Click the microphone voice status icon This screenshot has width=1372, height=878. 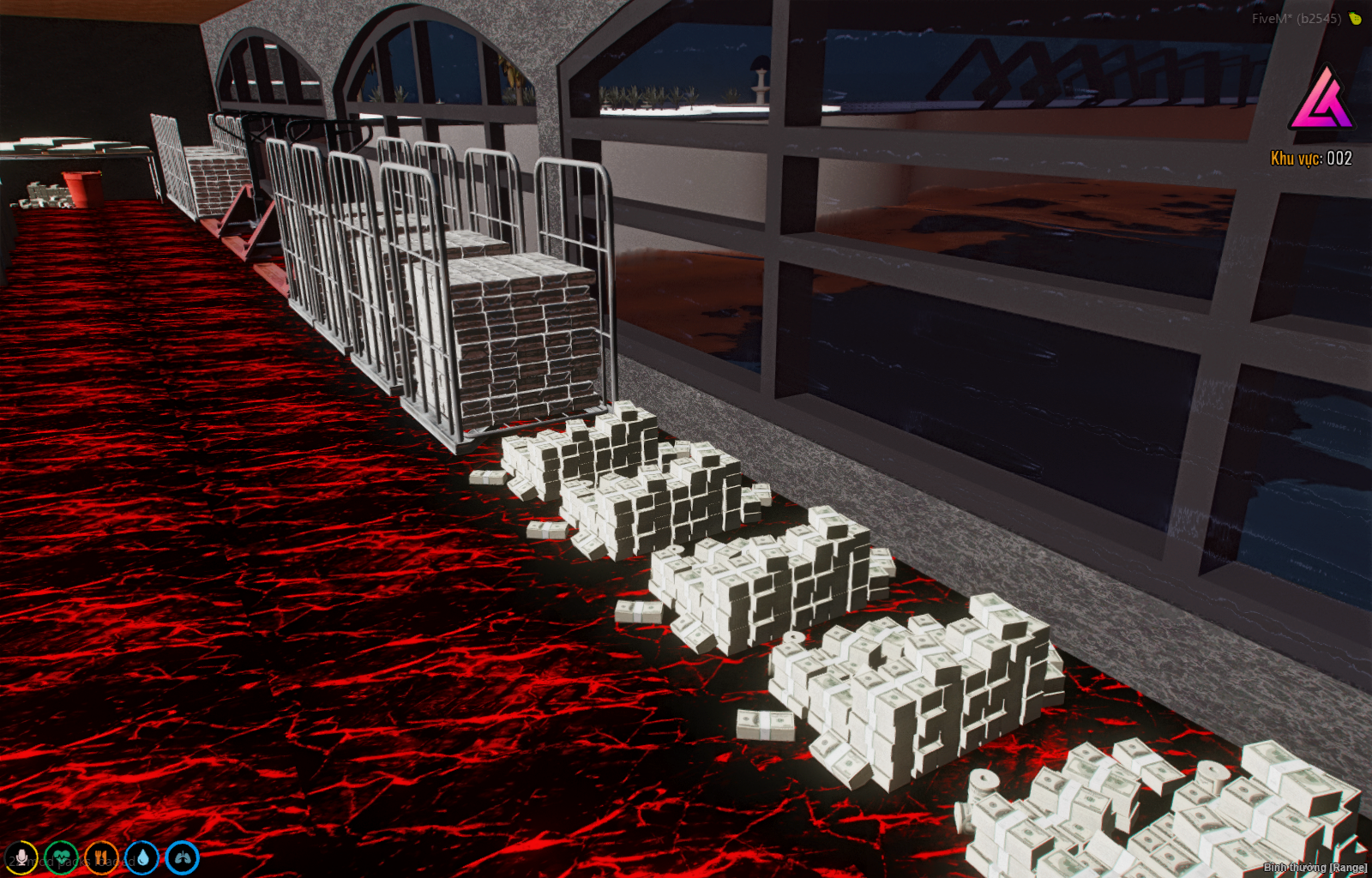[21, 857]
